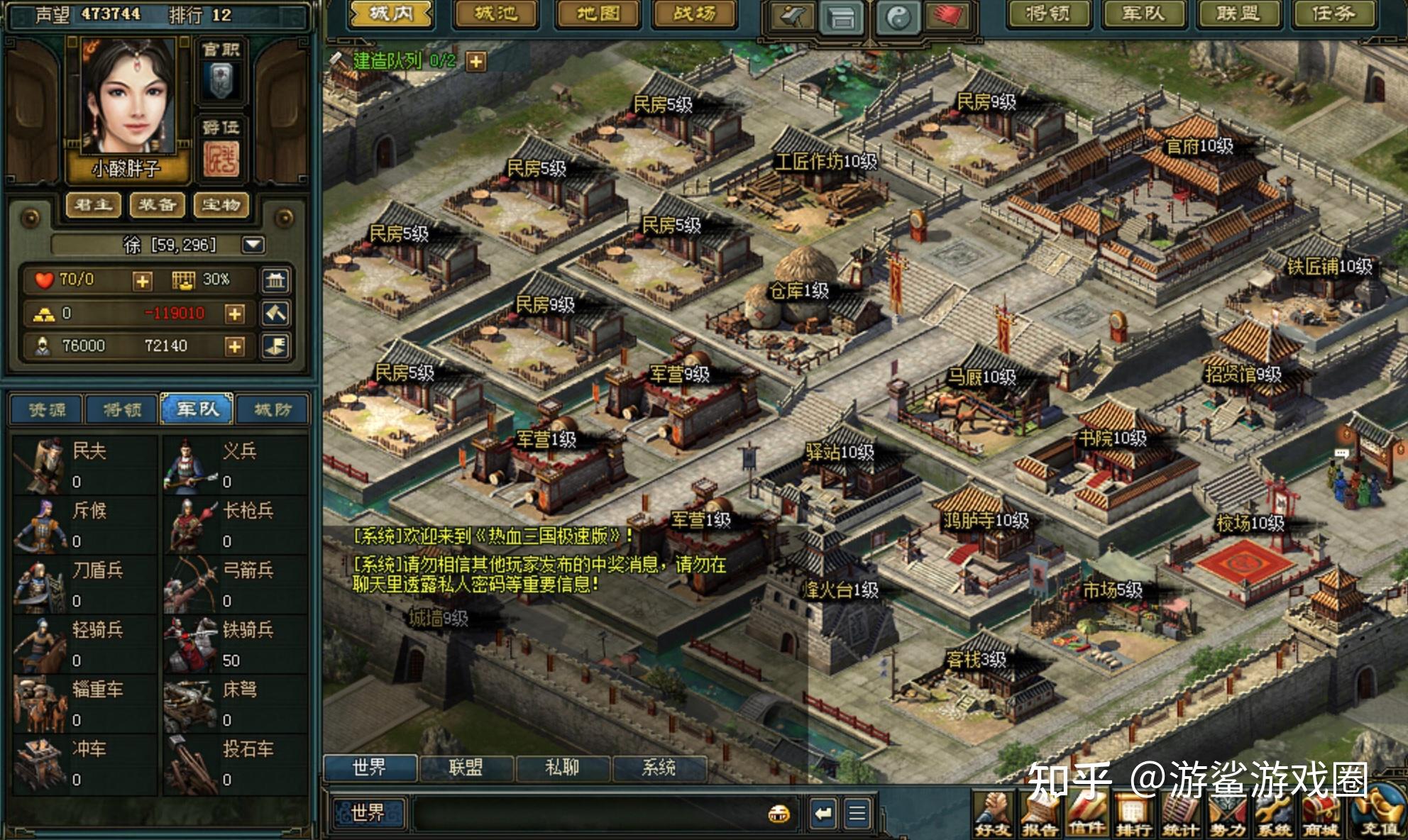
Task: Open the 君主 lord profile
Action: [x=93, y=205]
